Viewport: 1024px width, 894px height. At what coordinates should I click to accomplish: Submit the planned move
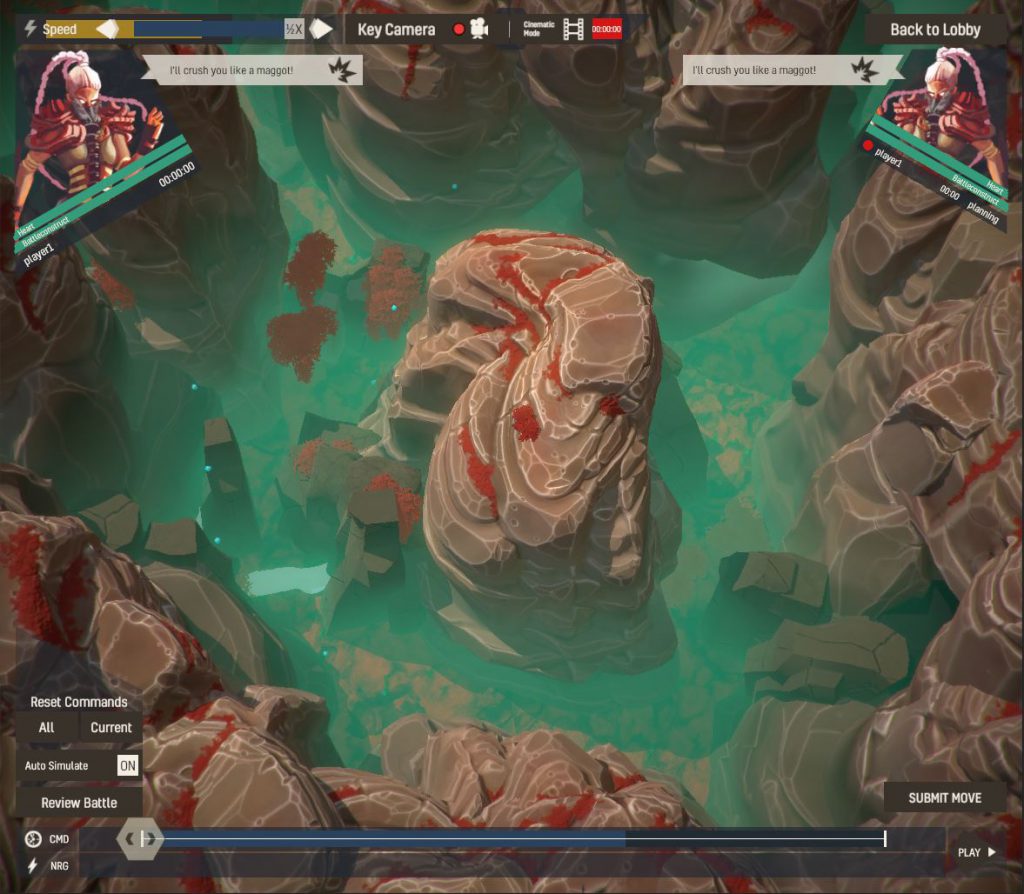click(x=944, y=798)
